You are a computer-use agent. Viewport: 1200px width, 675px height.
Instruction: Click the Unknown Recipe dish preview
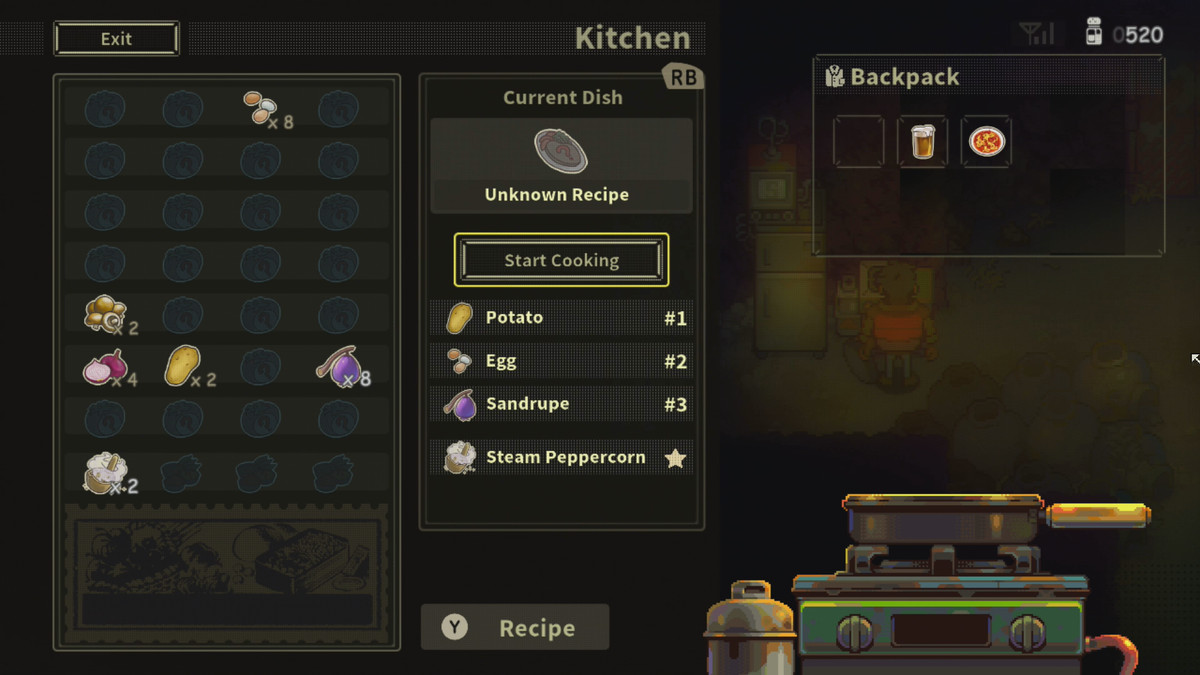point(561,165)
